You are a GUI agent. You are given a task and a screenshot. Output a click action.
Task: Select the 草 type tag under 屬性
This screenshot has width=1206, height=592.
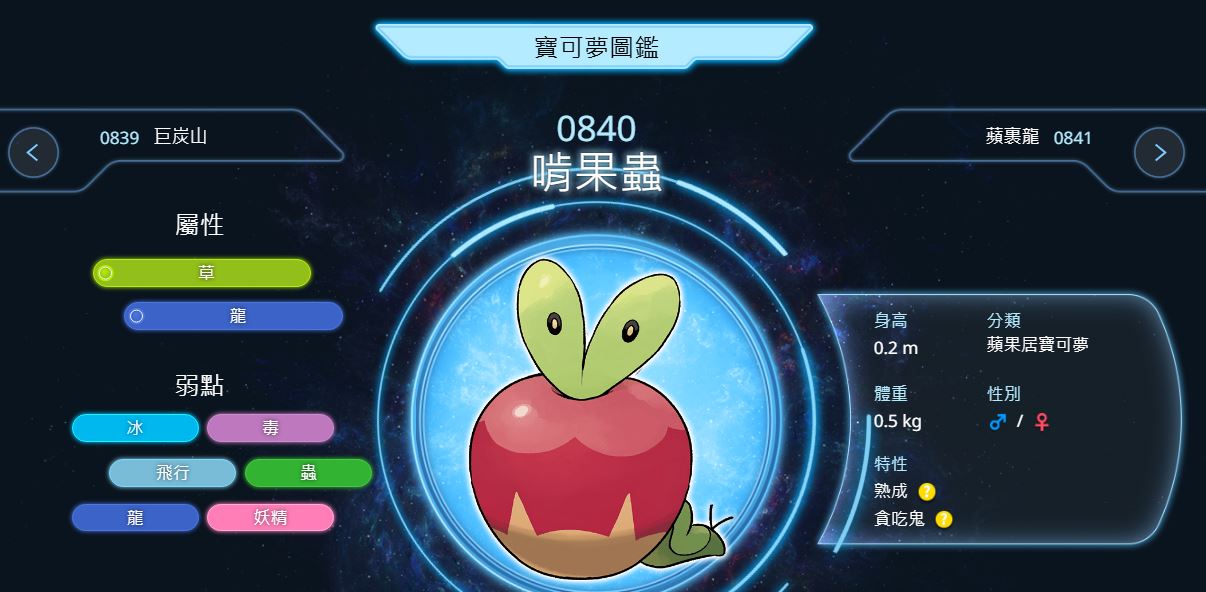click(x=202, y=273)
